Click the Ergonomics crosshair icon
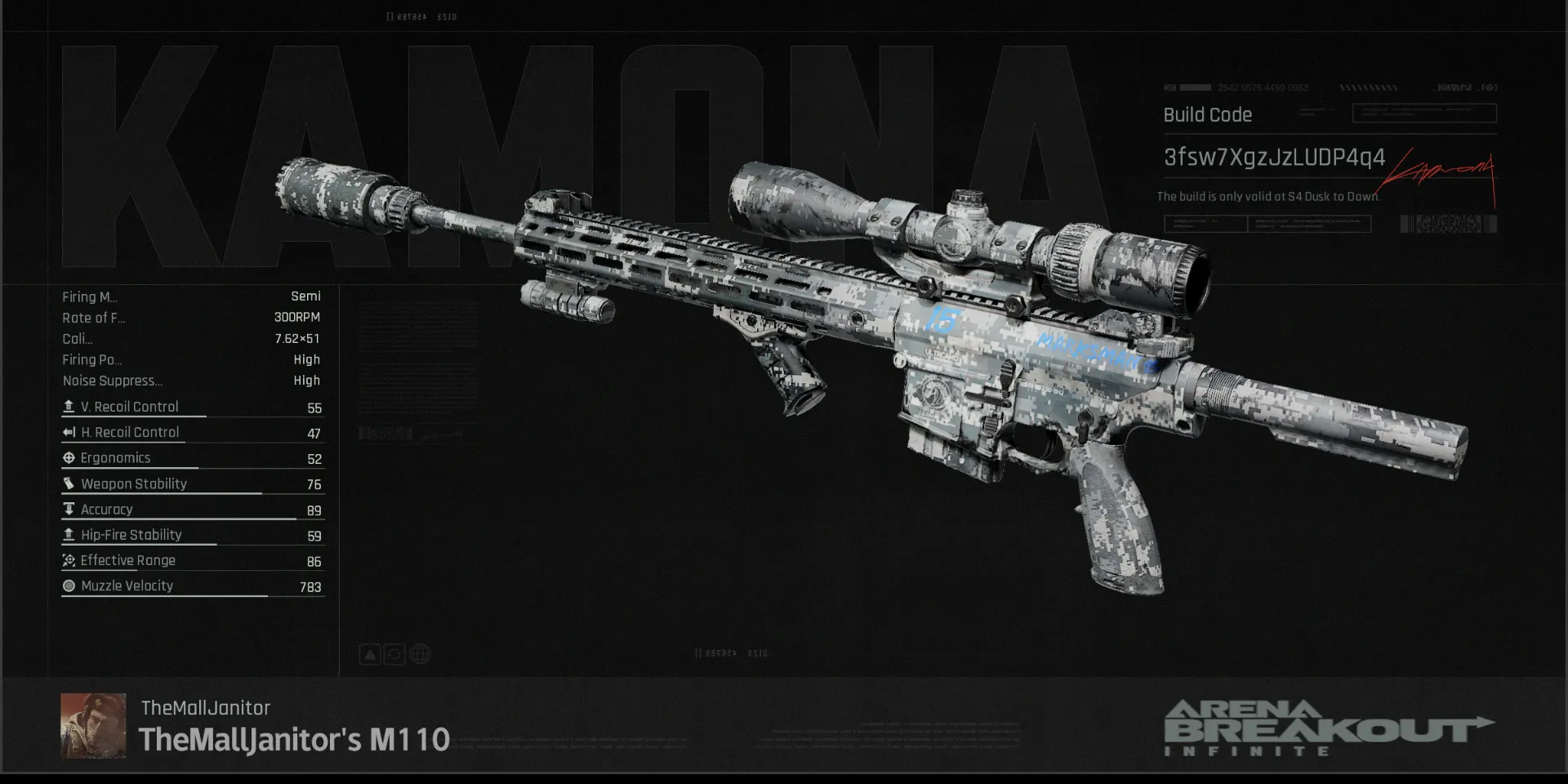The height and width of the screenshot is (784, 1568). [69, 457]
